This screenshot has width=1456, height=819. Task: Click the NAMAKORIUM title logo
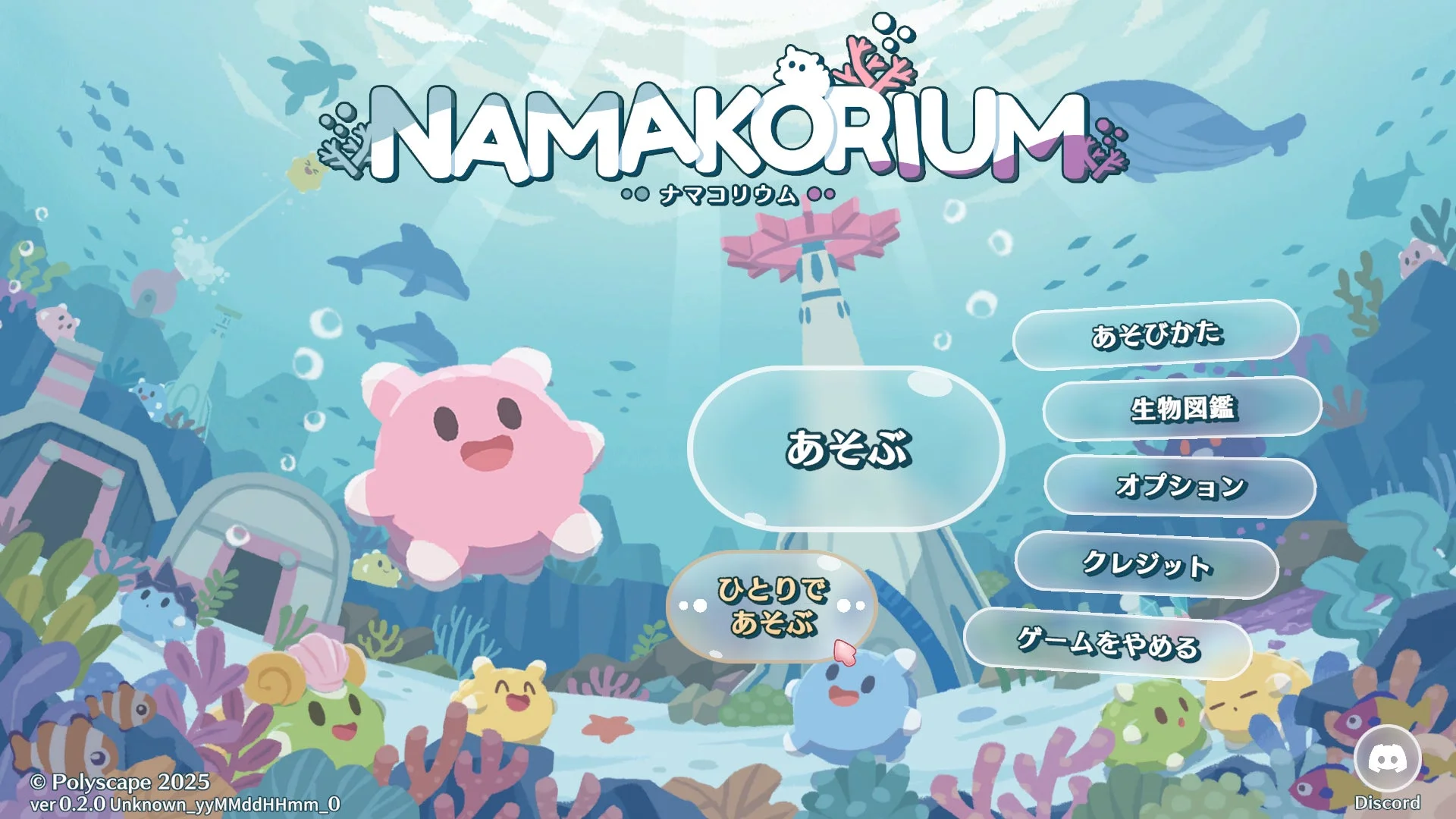[x=728, y=129]
